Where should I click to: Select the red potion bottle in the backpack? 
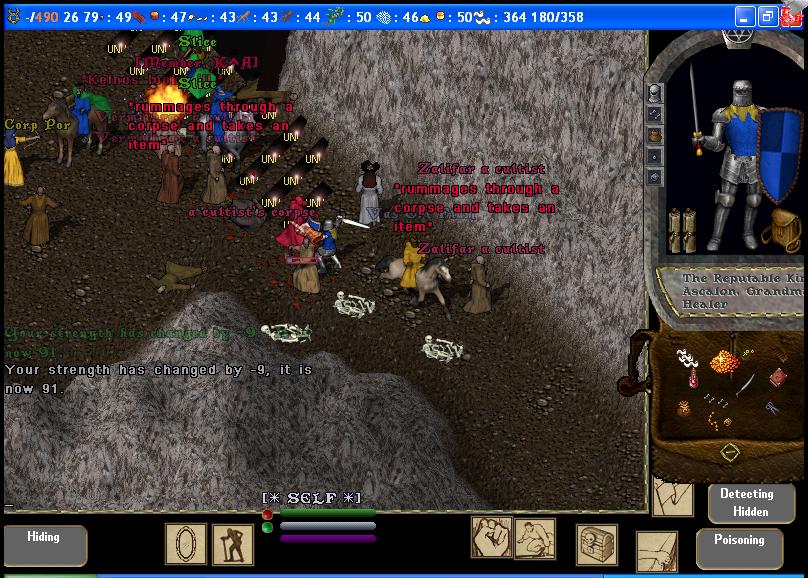point(692,381)
